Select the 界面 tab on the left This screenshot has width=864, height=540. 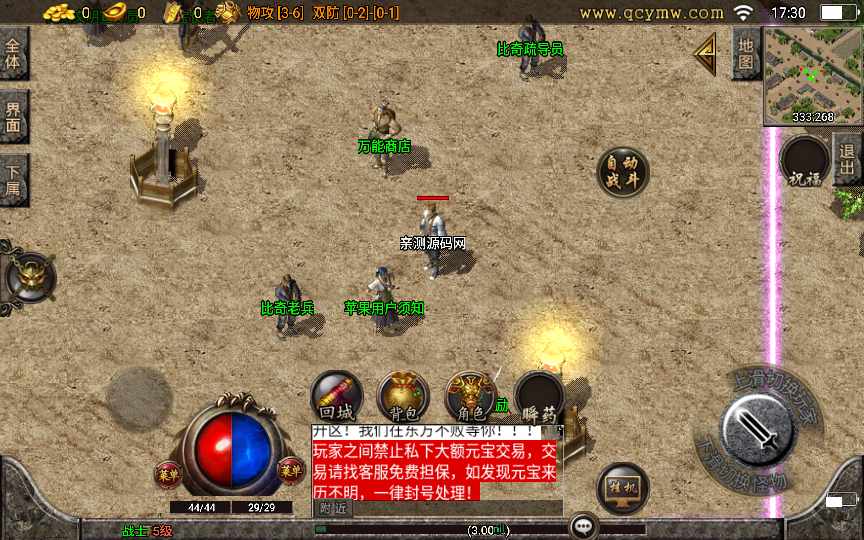[13, 117]
